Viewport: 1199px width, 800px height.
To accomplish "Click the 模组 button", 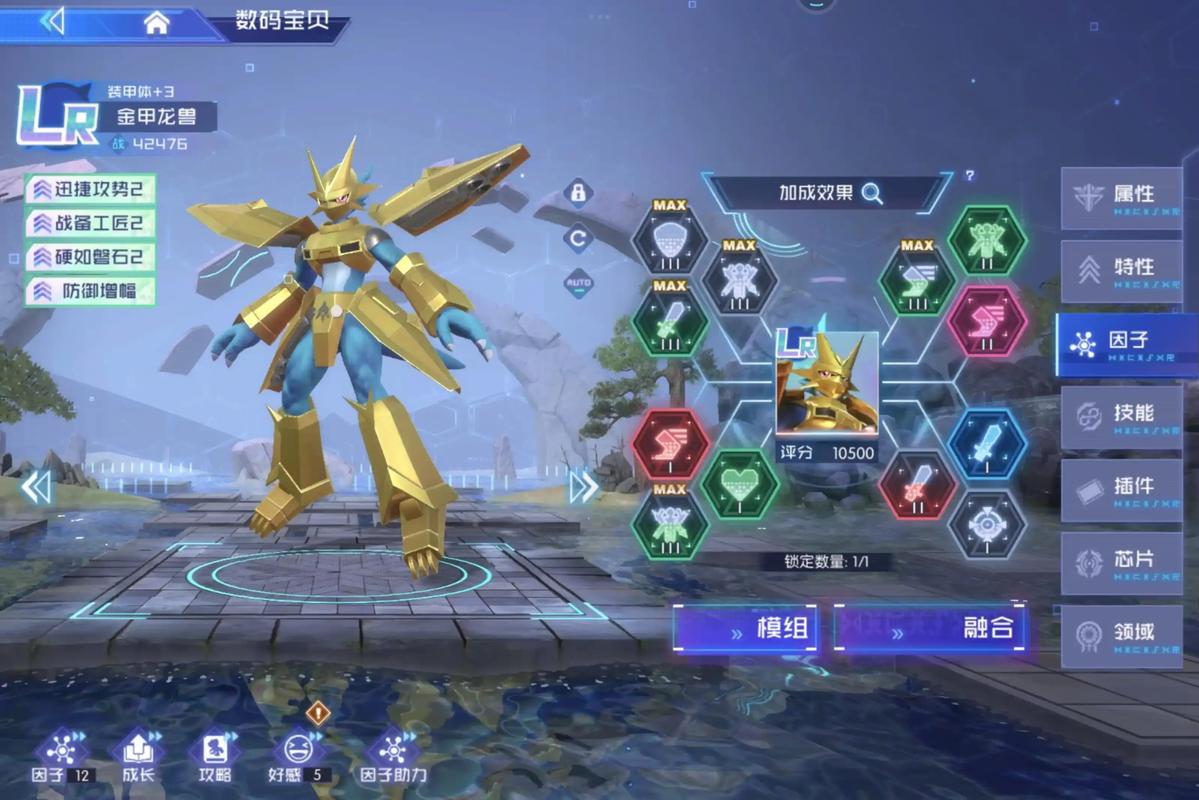I will [x=747, y=629].
